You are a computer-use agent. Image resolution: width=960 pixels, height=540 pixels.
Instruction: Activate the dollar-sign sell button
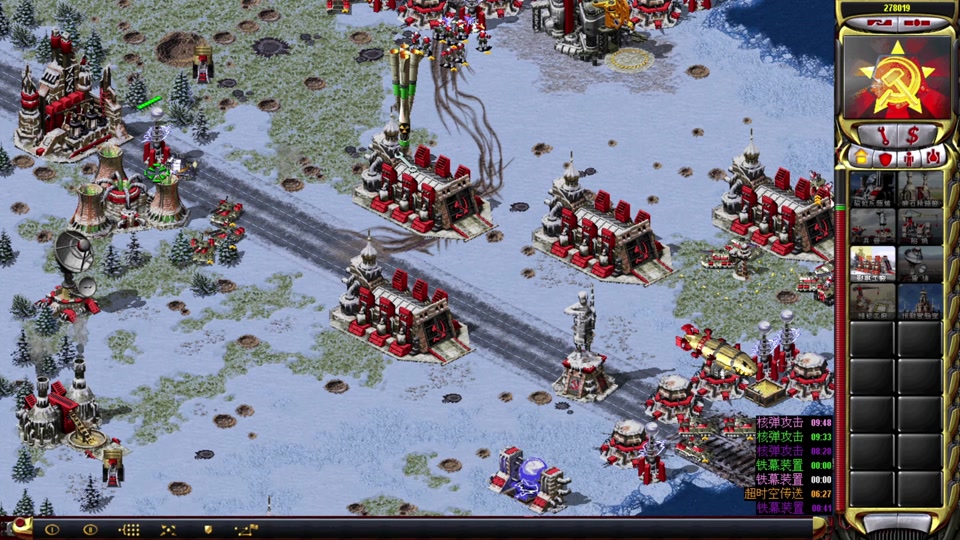(913, 133)
